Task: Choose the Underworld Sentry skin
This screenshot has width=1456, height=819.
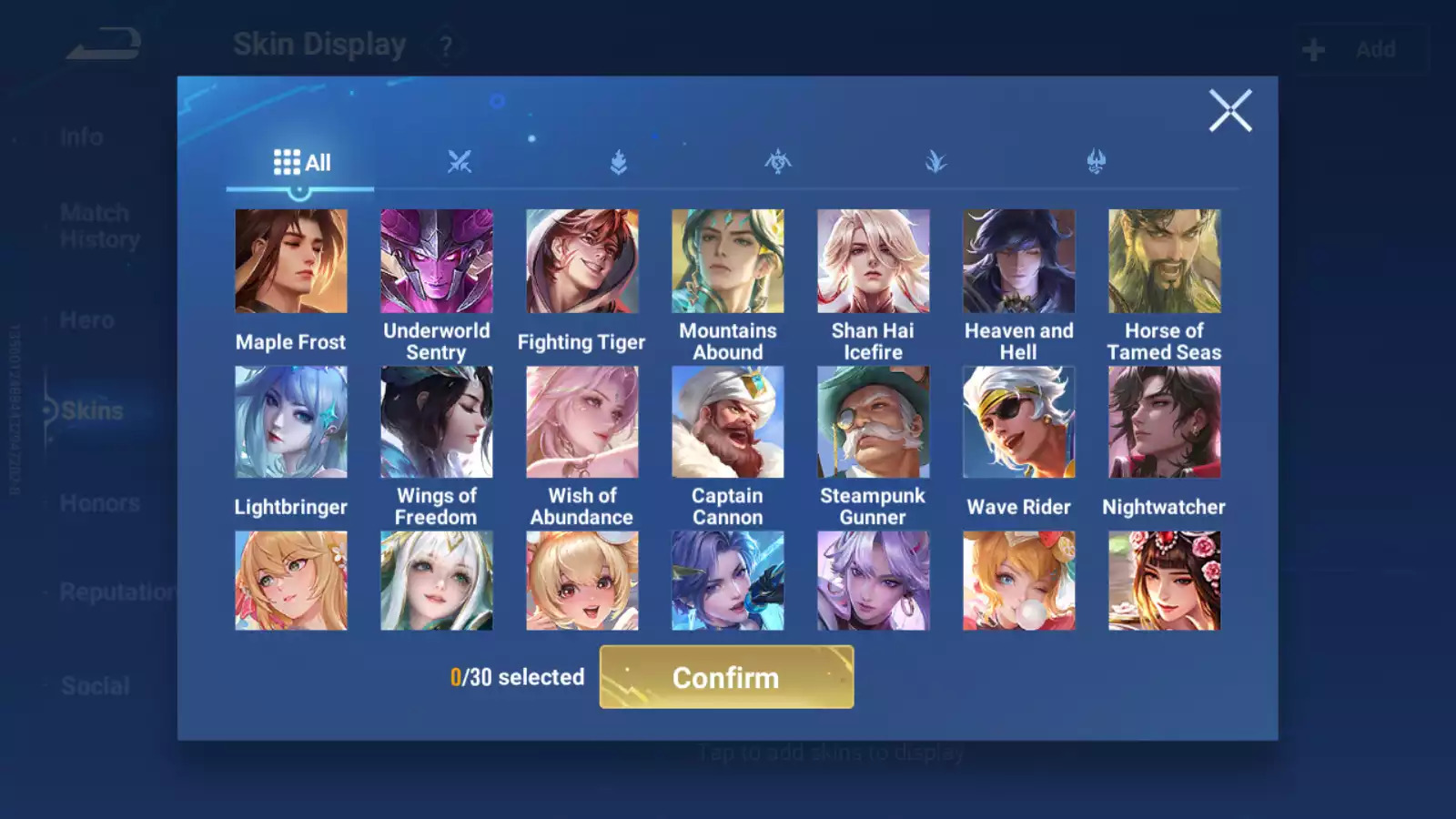Action: [437, 261]
